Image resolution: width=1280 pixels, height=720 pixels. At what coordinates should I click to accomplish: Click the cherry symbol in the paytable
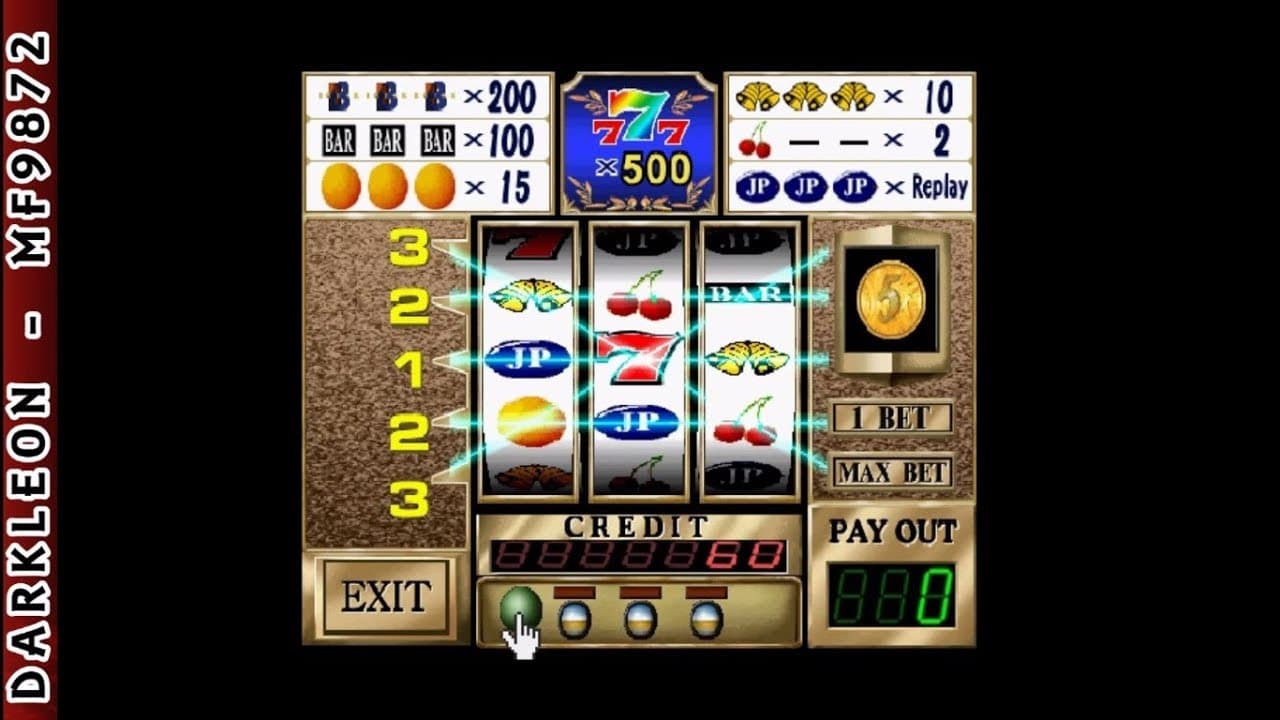[x=752, y=142]
